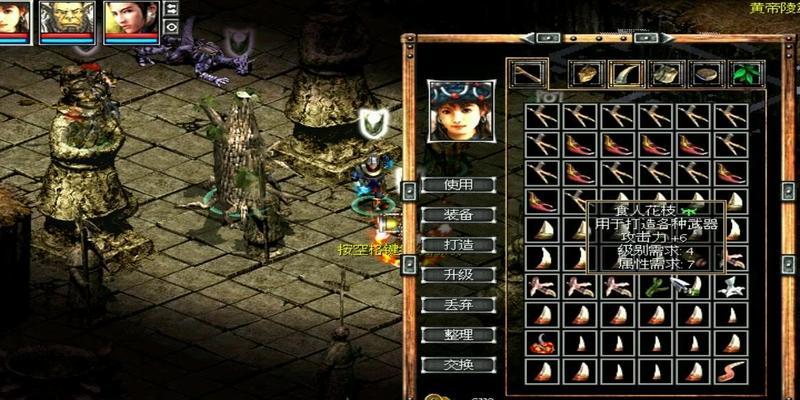Sort inventory with the 整理 button
This screenshot has width=800, height=400.
pyautogui.click(x=445, y=335)
